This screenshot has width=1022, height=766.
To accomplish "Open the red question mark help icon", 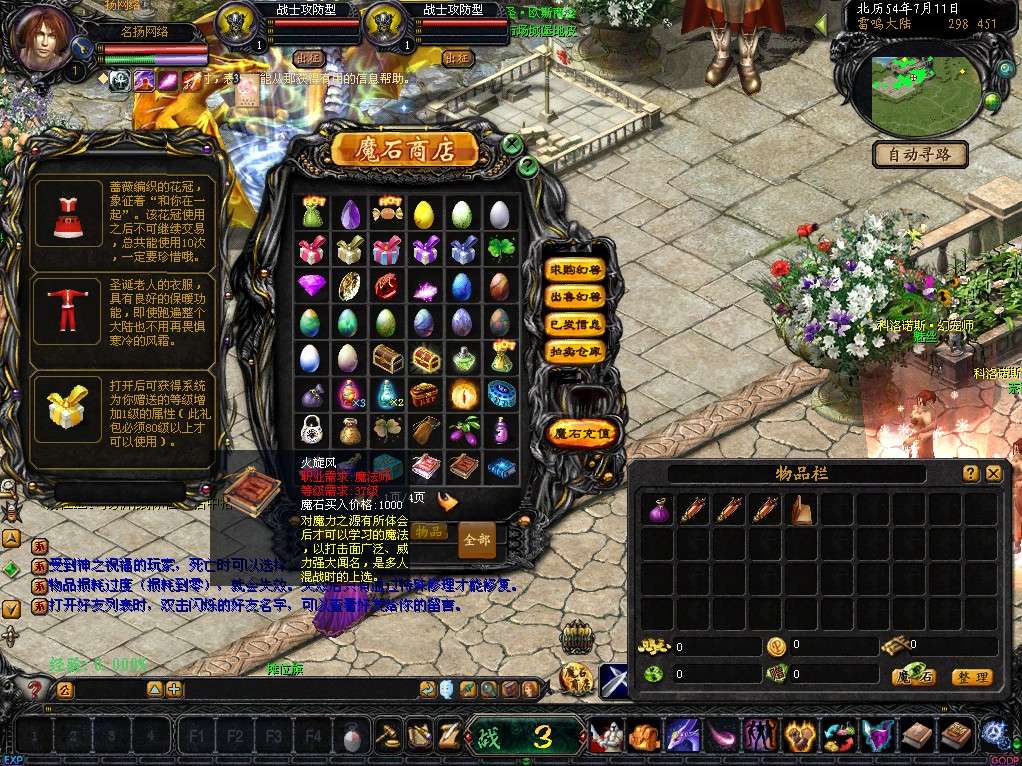I will [34, 688].
